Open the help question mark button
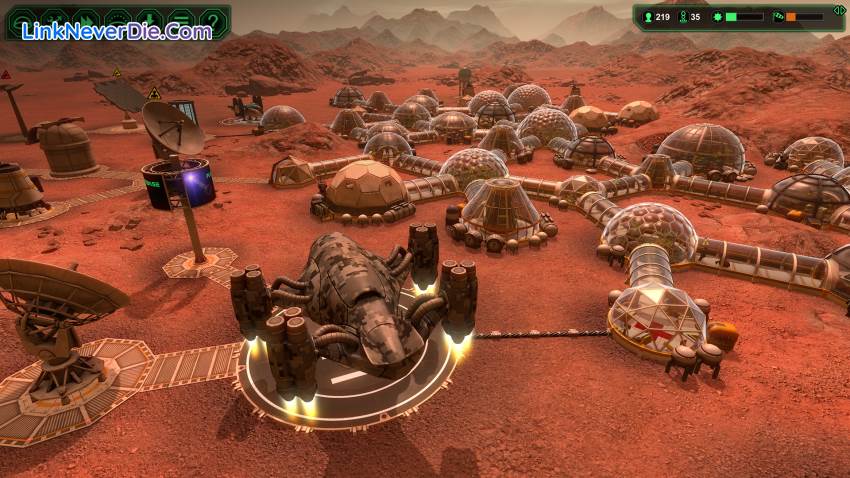Viewport: 850px width, 478px height. tap(212, 20)
